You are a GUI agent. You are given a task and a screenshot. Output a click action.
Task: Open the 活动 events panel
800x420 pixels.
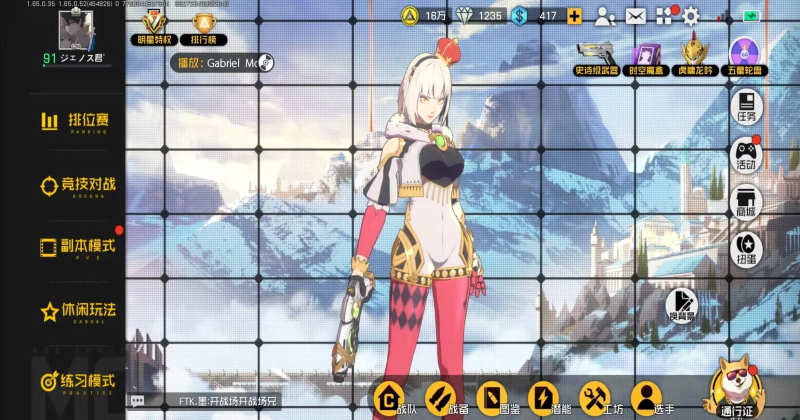pos(746,154)
